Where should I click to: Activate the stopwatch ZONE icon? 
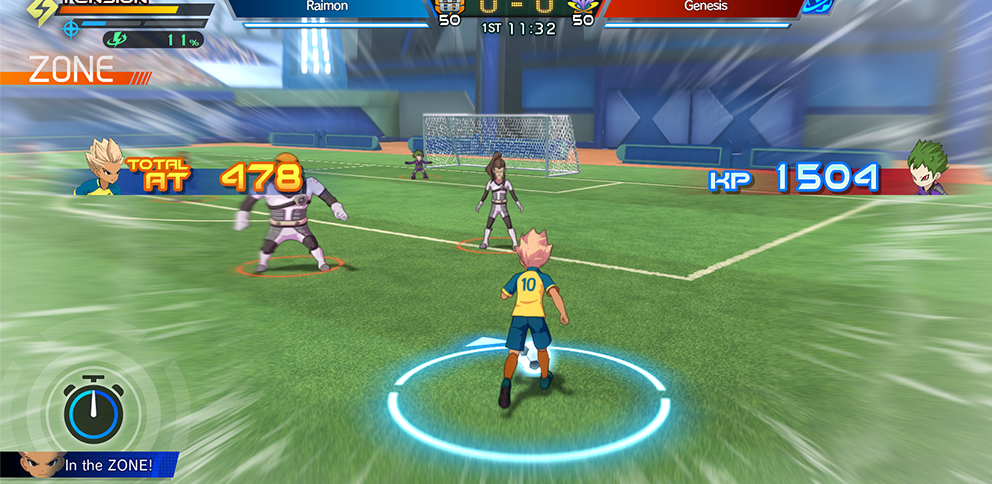point(93,408)
